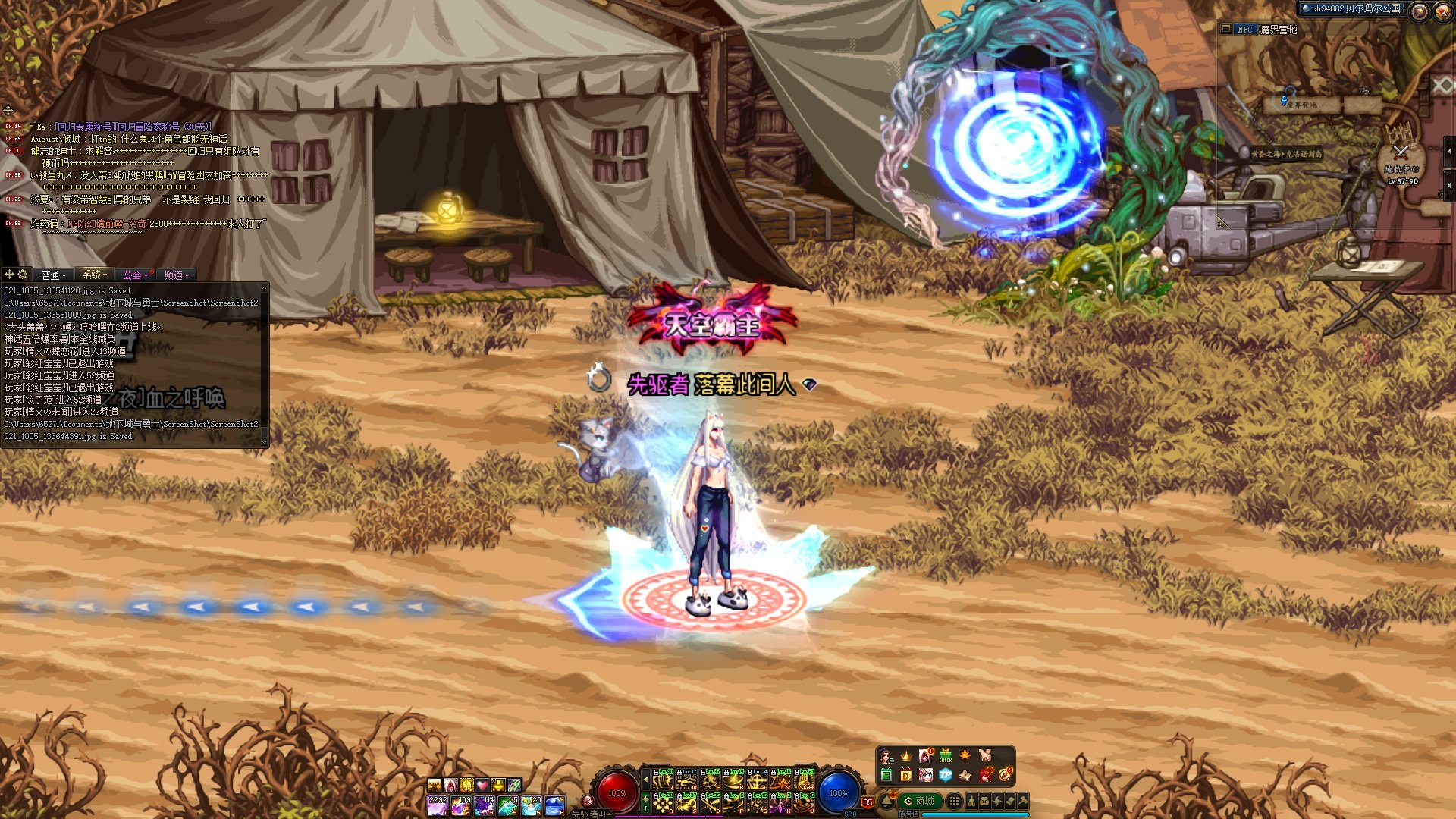Image resolution: width=1456 pixels, height=819 pixels.
Task: Click the blue TP icon
Action: [x=945, y=775]
